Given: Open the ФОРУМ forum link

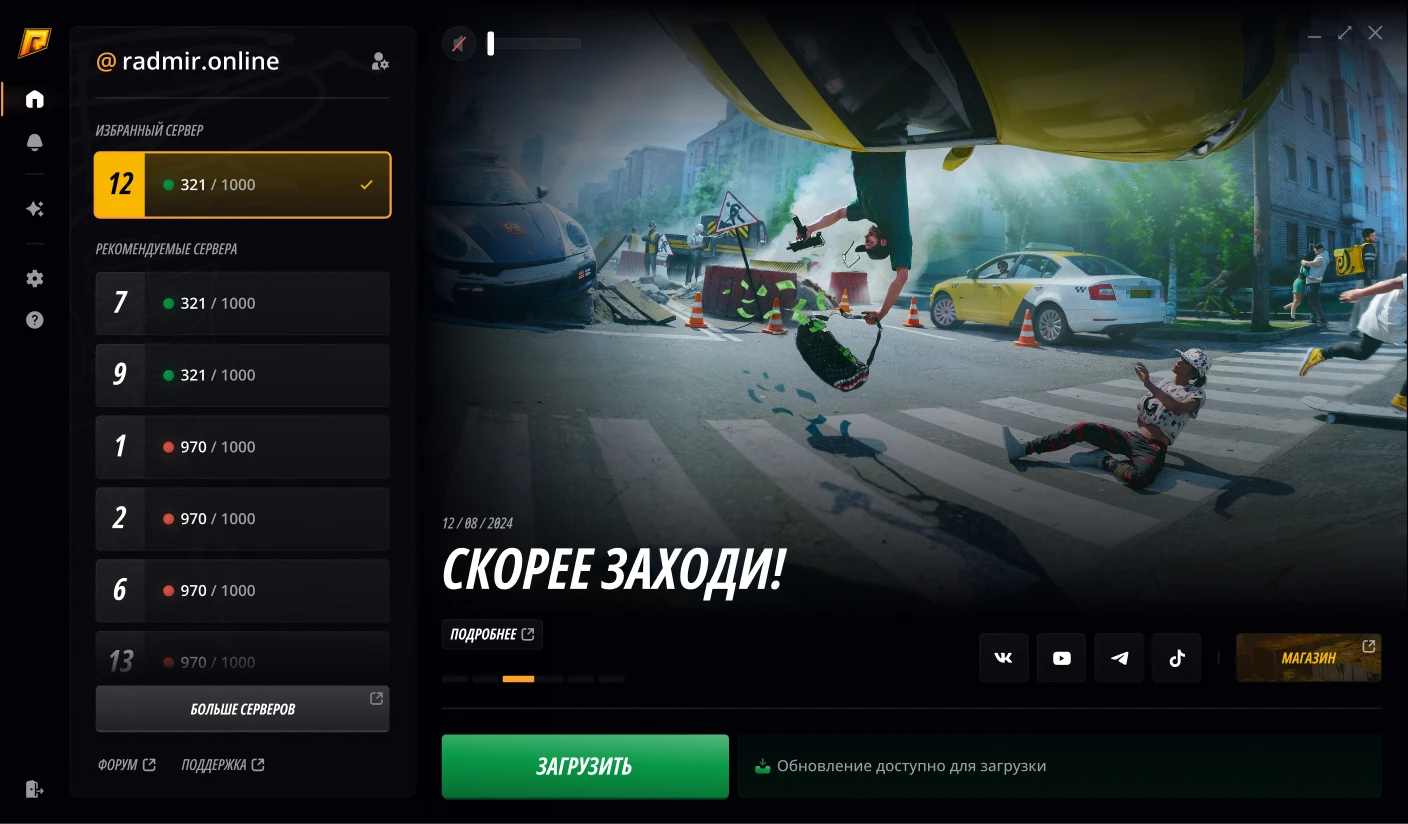Looking at the screenshot, I should [126, 765].
